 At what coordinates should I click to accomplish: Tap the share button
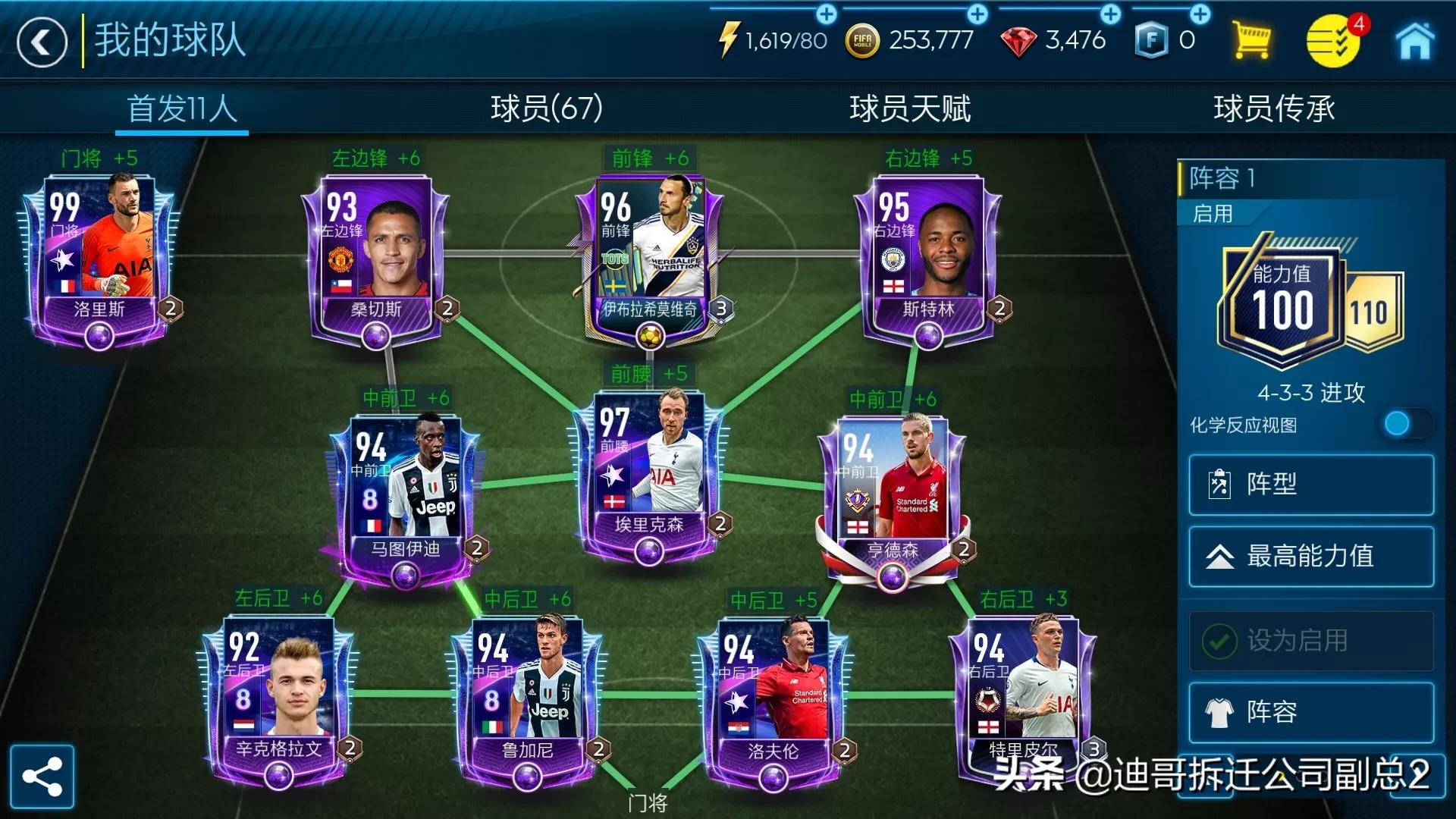click(42, 777)
